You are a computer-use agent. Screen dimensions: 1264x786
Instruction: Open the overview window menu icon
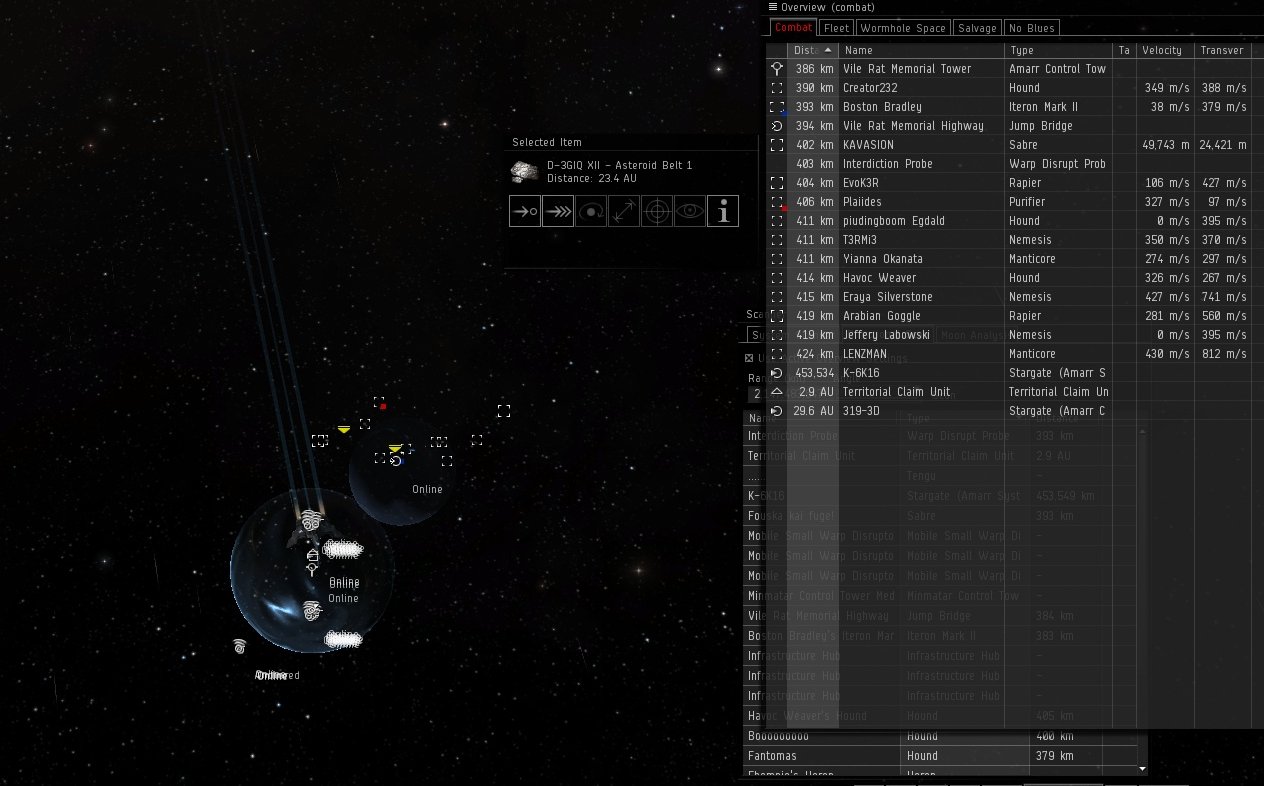(x=773, y=7)
